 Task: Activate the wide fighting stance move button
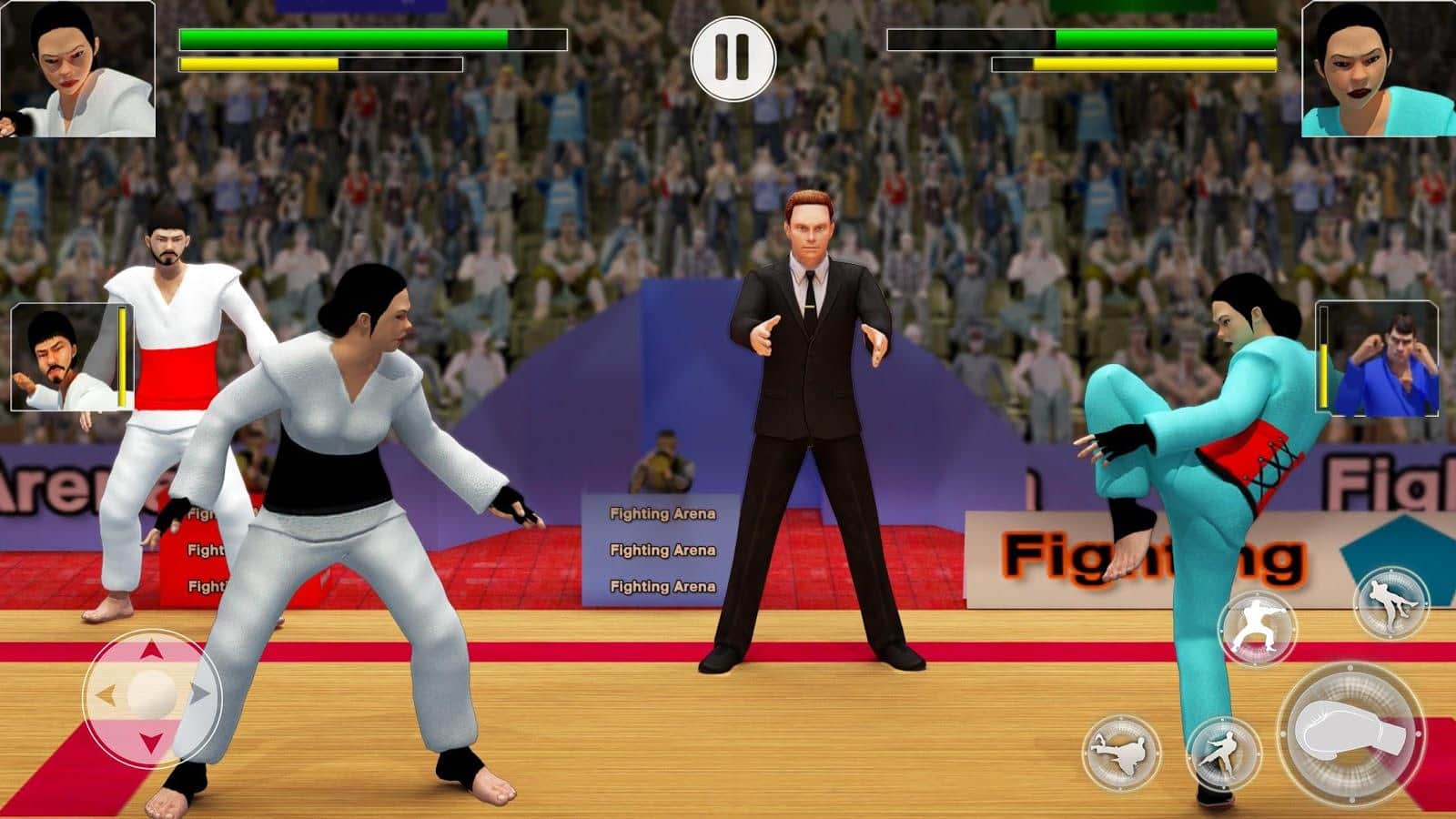coord(1257,629)
